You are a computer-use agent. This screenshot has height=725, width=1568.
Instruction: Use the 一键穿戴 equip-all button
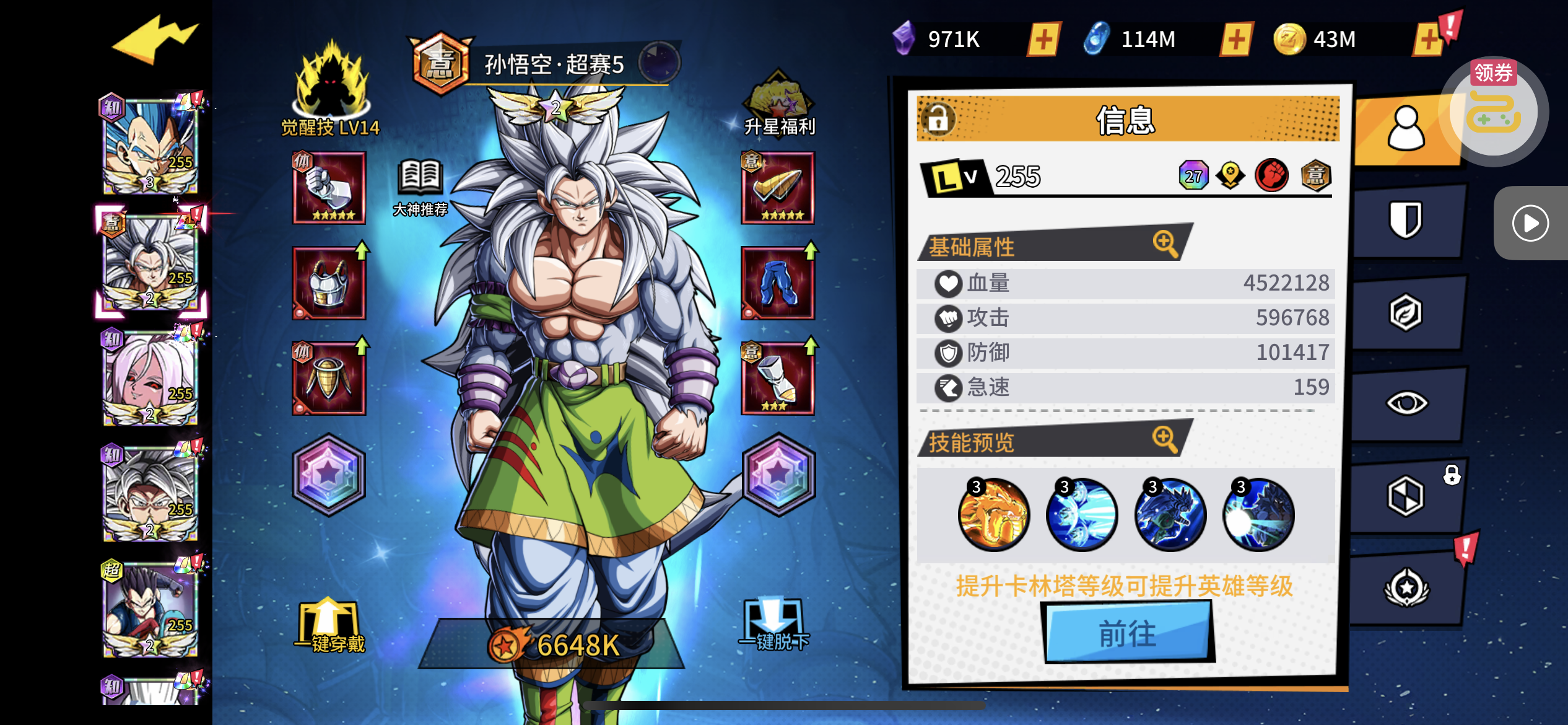(x=329, y=627)
